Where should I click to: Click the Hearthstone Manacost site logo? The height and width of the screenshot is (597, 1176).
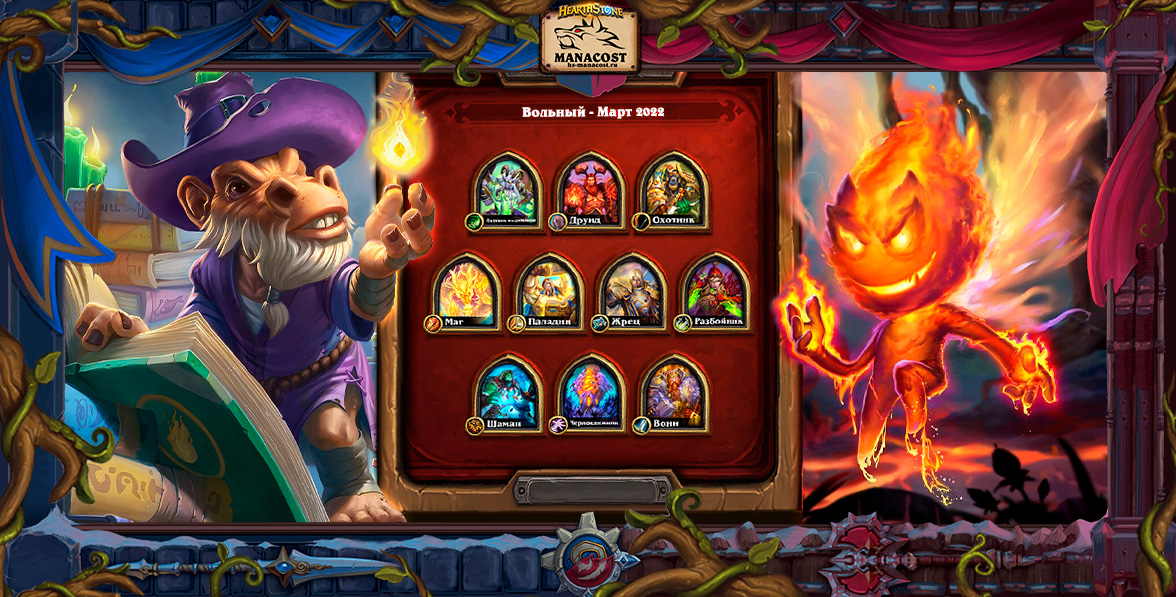tap(590, 40)
